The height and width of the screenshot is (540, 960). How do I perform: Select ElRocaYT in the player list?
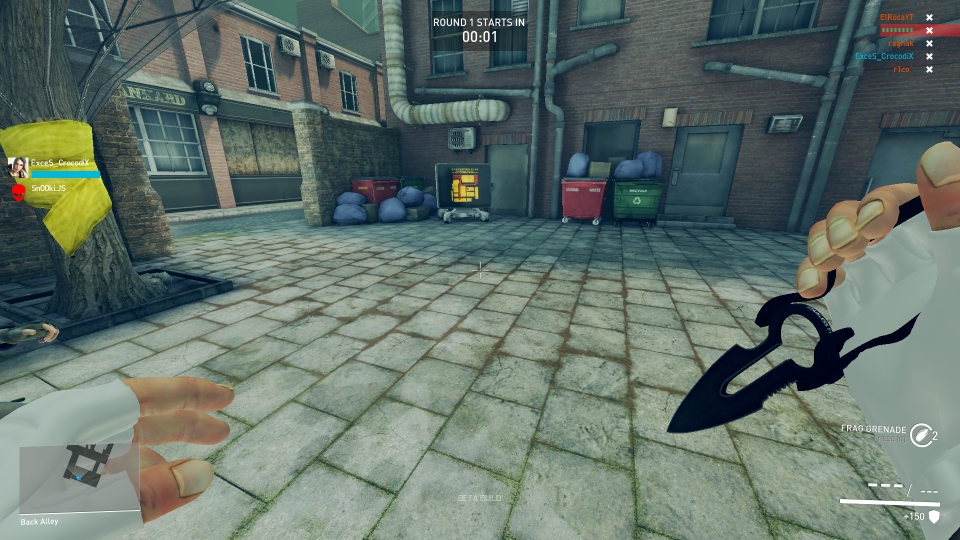[896, 17]
